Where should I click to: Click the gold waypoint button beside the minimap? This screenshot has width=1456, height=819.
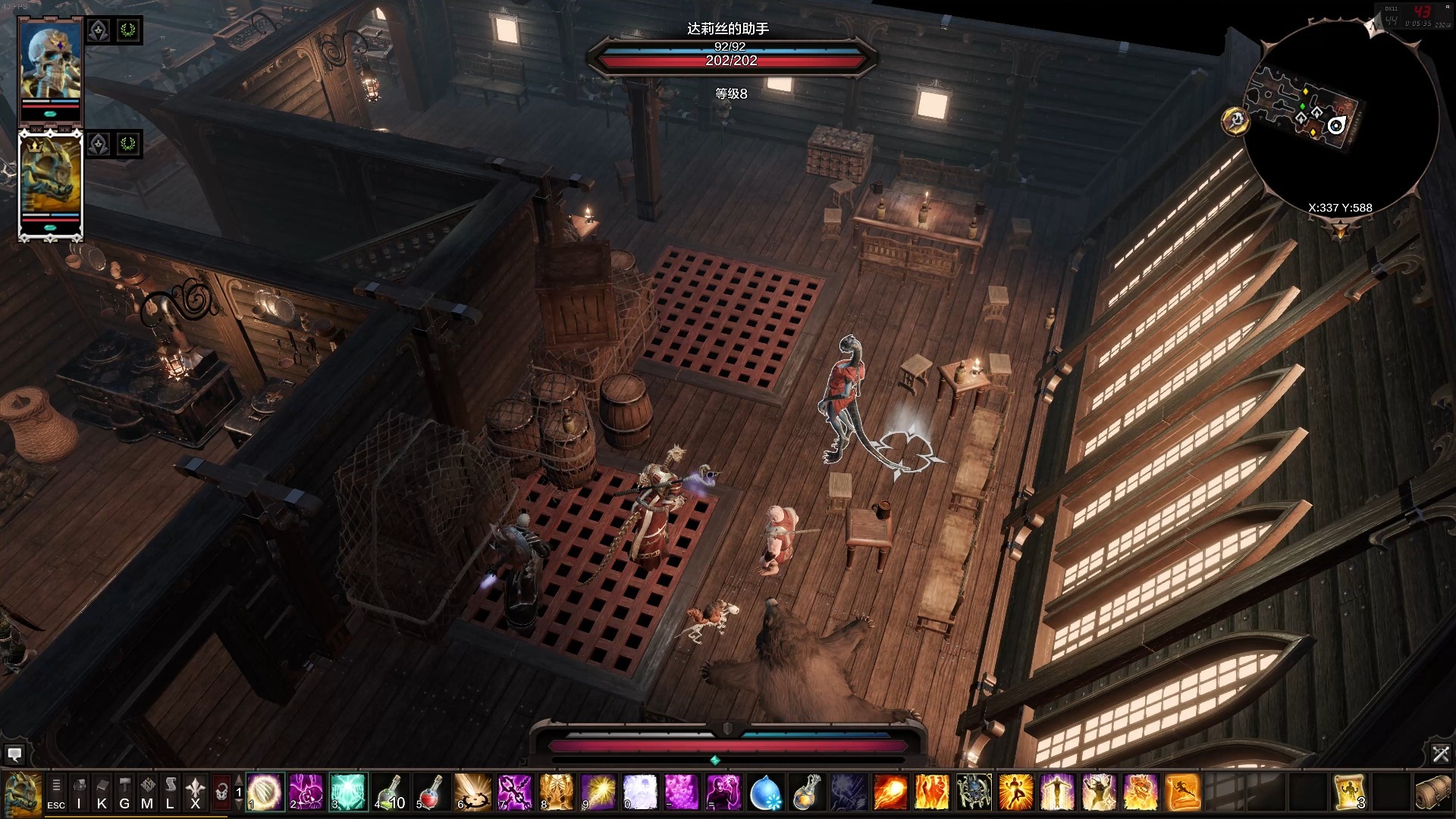click(x=1235, y=121)
